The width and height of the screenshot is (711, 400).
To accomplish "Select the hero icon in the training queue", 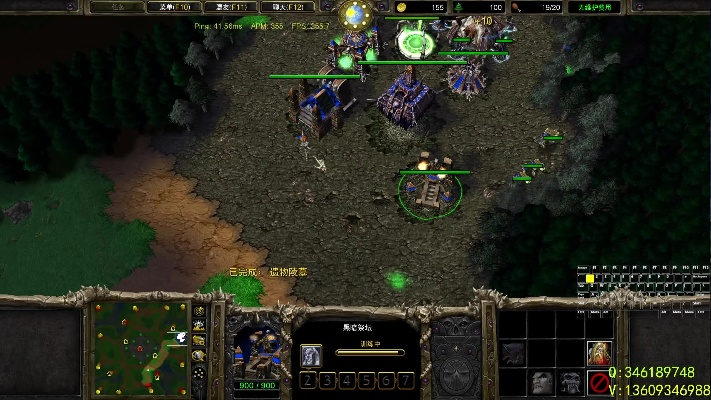I will coord(311,354).
